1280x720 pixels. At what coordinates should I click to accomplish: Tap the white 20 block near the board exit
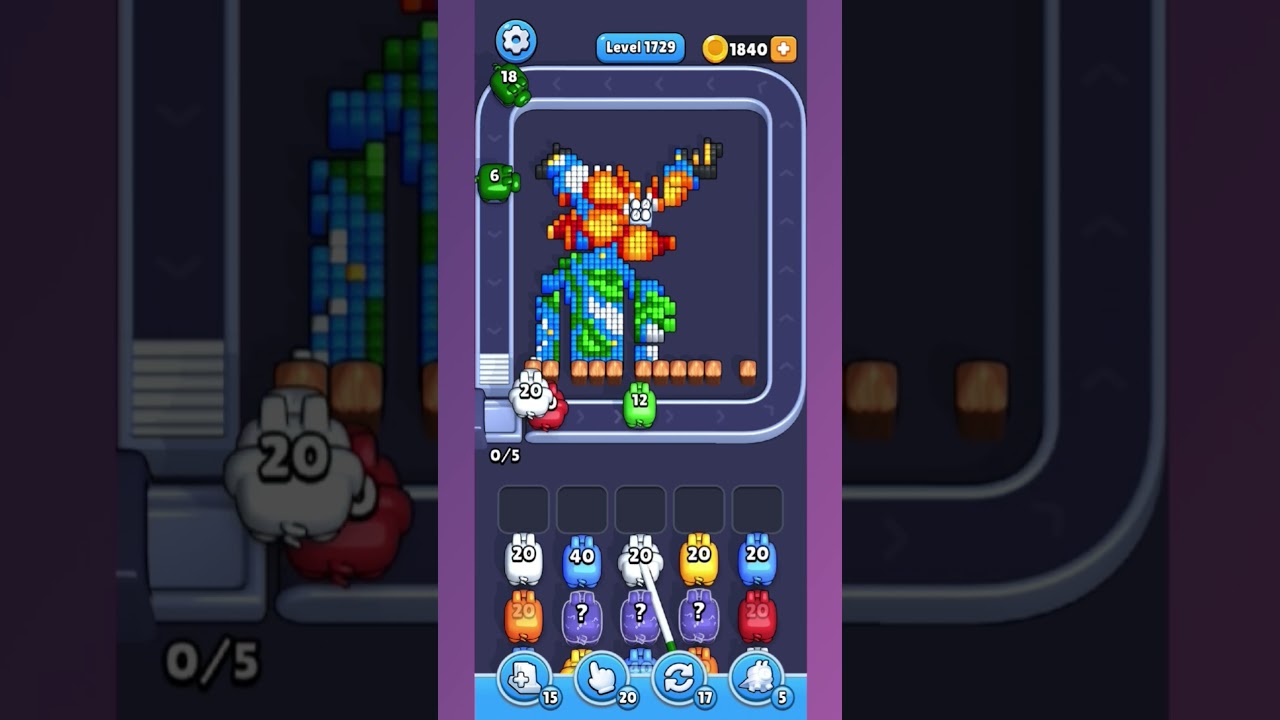pyautogui.click(x=529, y=393)
